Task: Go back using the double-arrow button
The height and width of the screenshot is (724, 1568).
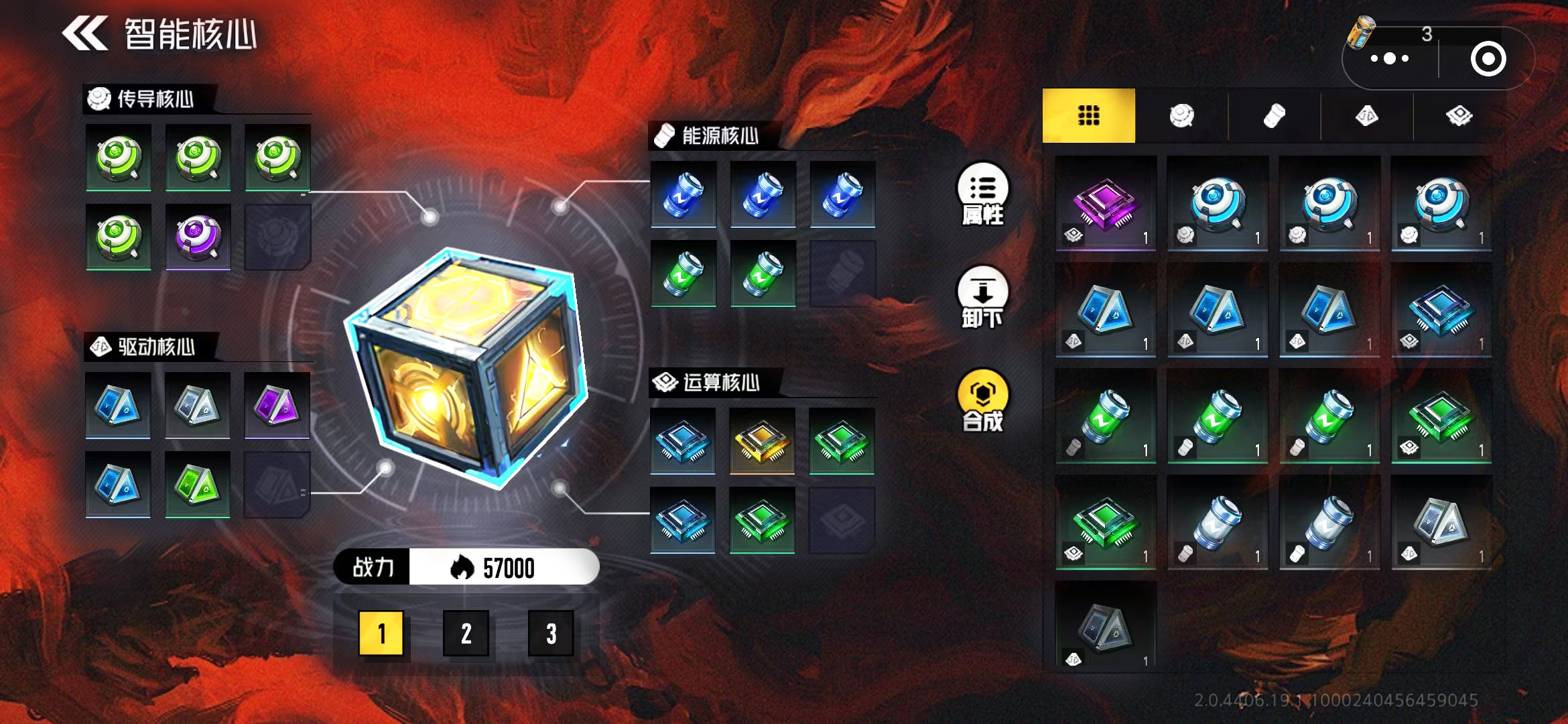Action: click(85, 34)
